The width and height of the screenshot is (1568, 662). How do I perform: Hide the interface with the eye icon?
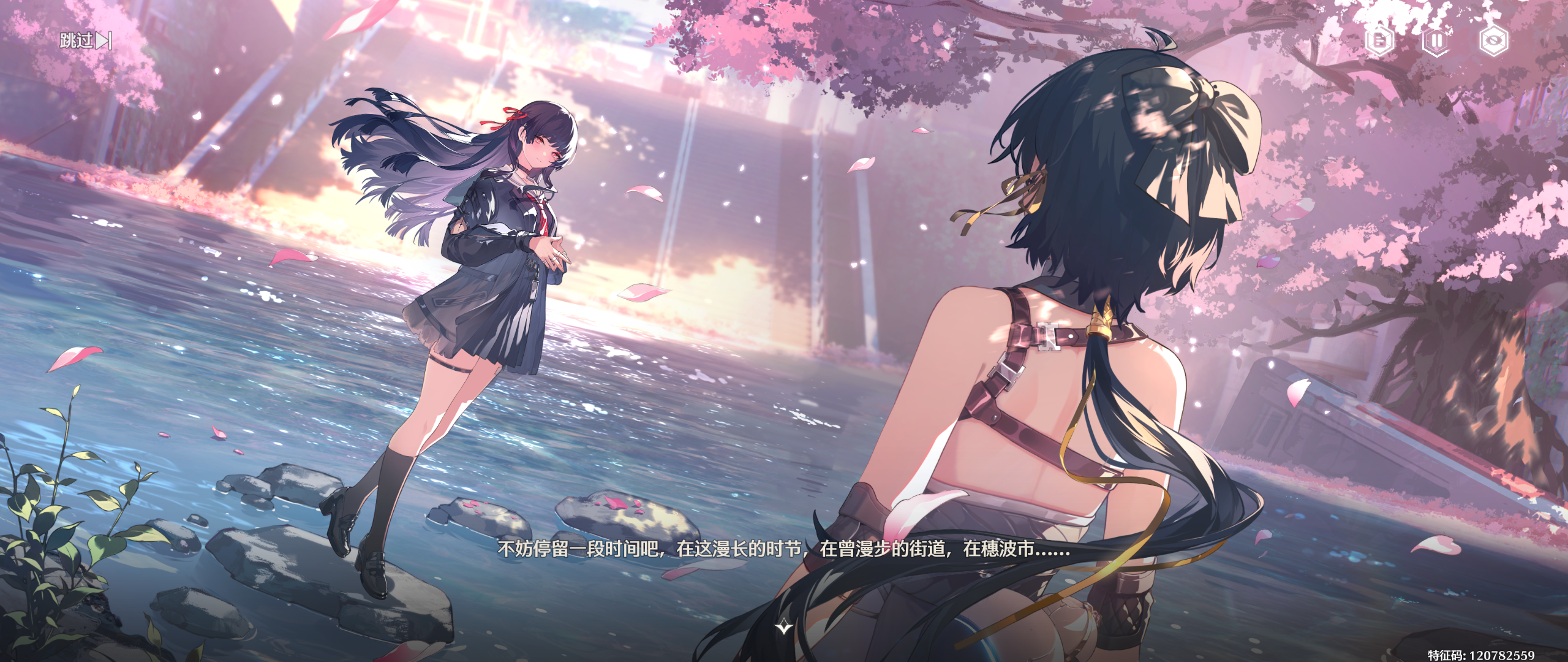click(1493, 41)
